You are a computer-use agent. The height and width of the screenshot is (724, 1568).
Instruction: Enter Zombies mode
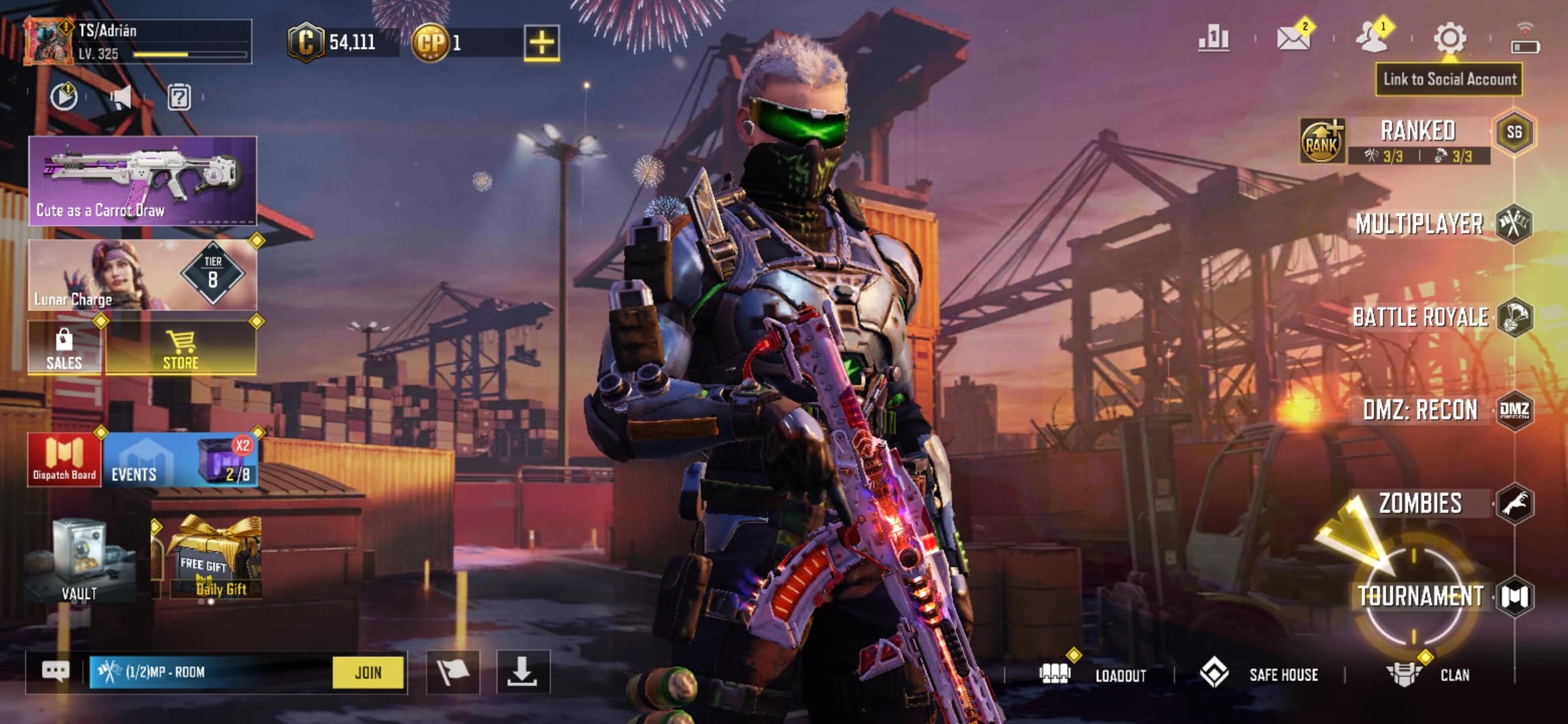point(1421,503)
